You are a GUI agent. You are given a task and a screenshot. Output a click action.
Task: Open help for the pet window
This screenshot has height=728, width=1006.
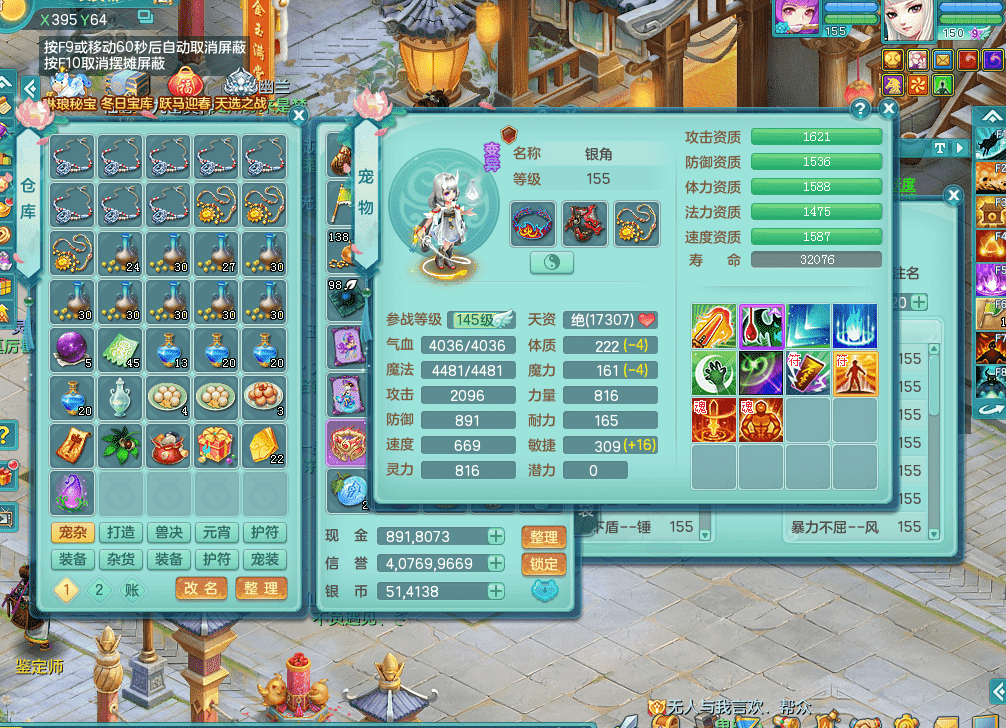860,108
